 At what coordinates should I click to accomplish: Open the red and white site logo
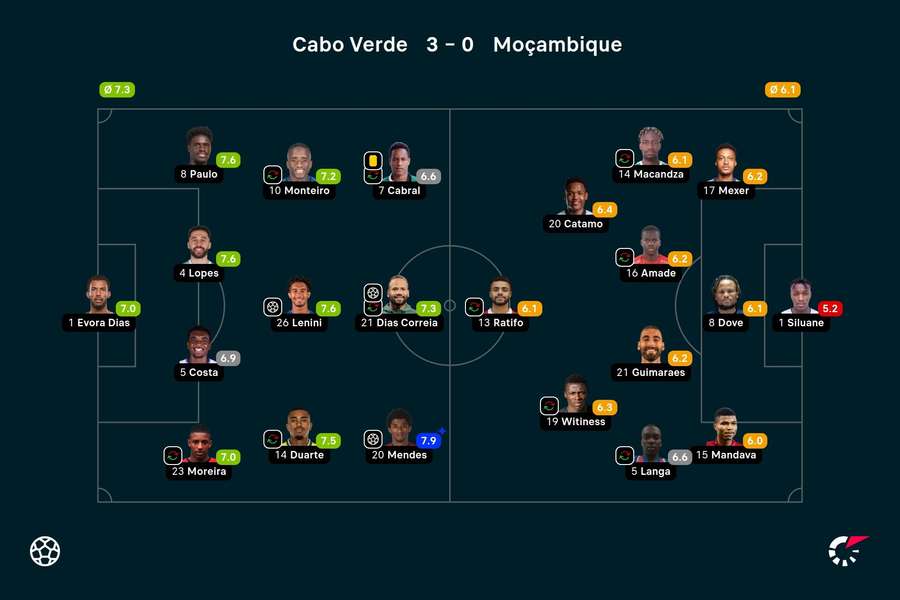[848, 551]
